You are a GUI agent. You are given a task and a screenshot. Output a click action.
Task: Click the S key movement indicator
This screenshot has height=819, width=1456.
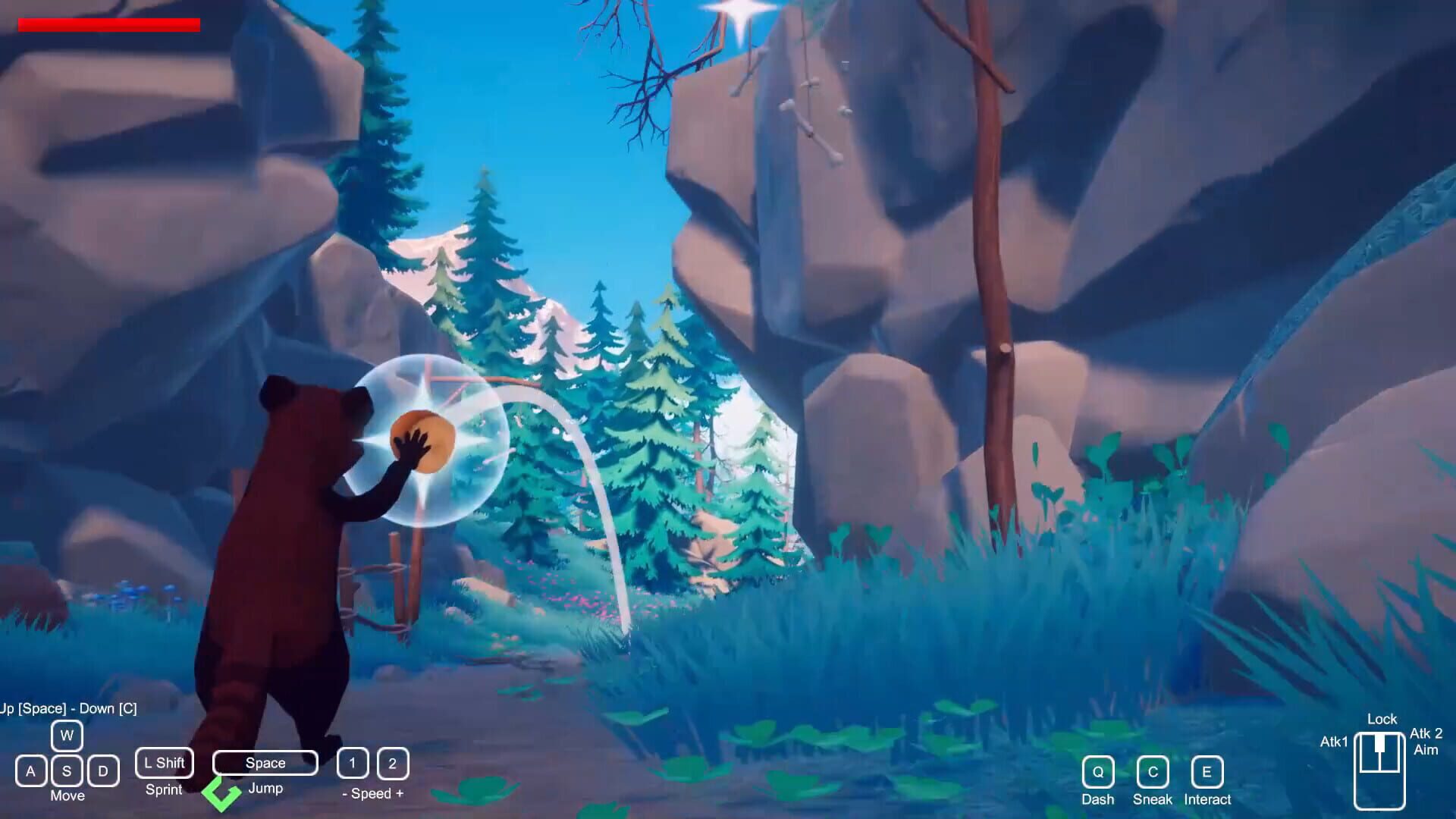coord(67,770)
